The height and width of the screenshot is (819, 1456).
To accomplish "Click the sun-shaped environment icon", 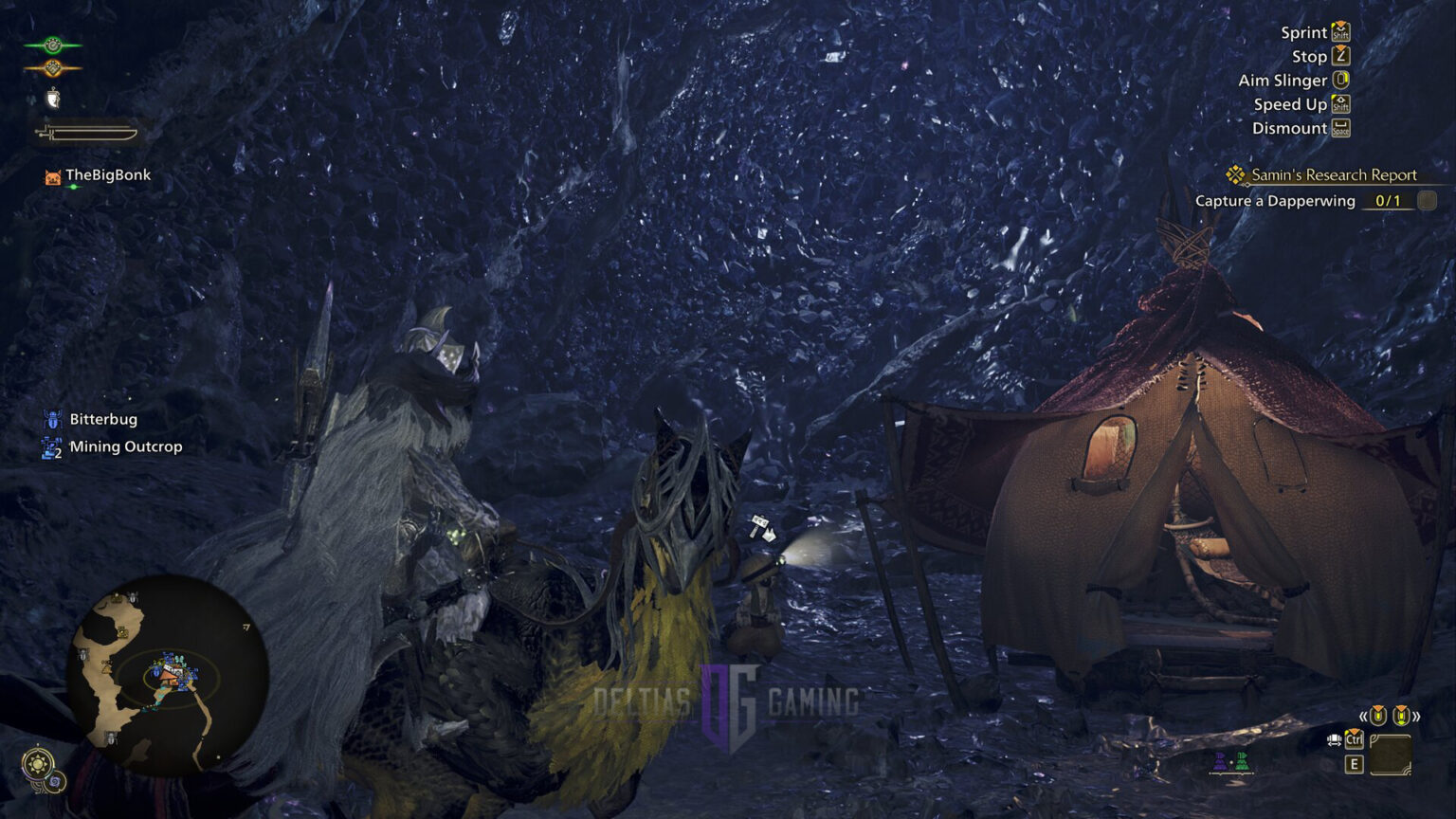I will [x=39, y=763].
